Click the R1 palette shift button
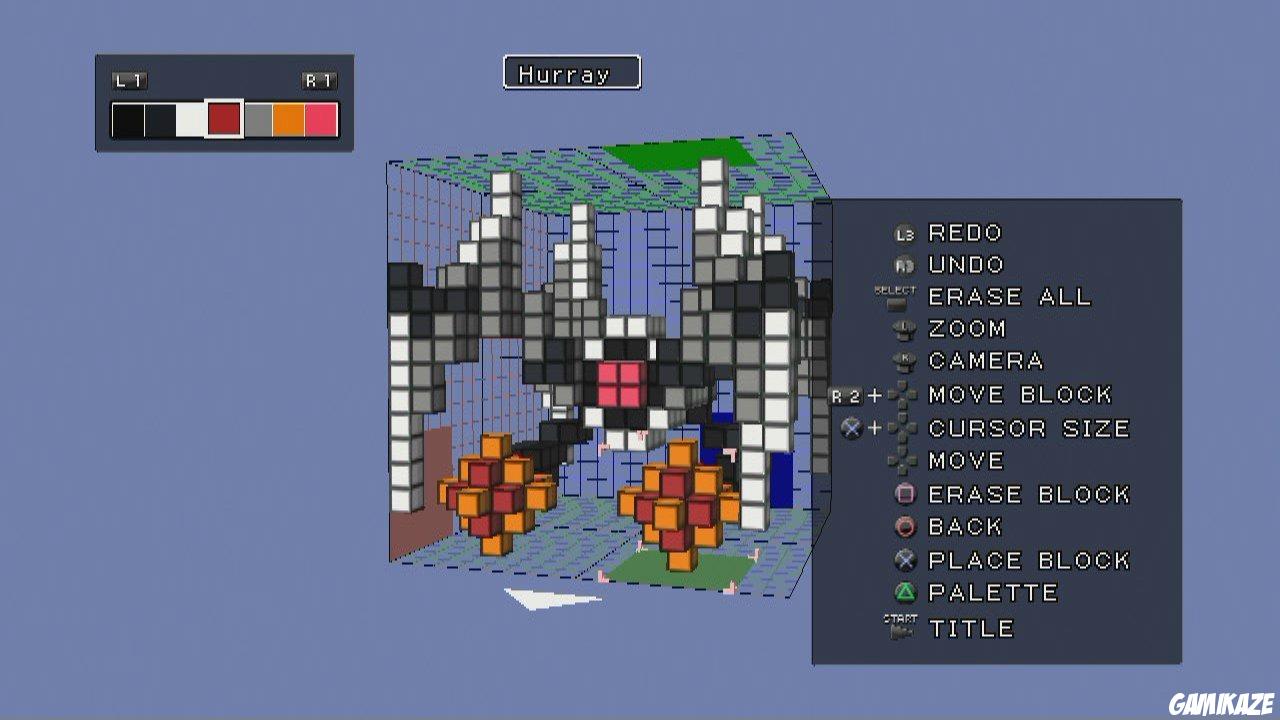 317,79
